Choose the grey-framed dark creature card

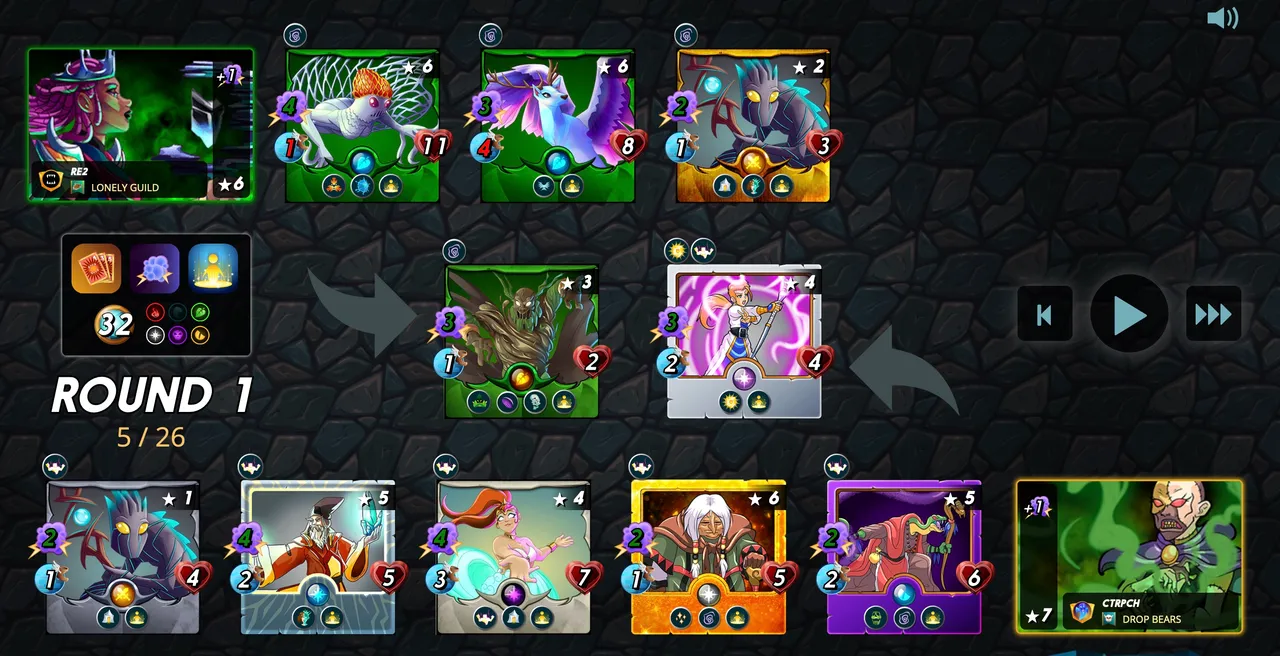(123, 557)
